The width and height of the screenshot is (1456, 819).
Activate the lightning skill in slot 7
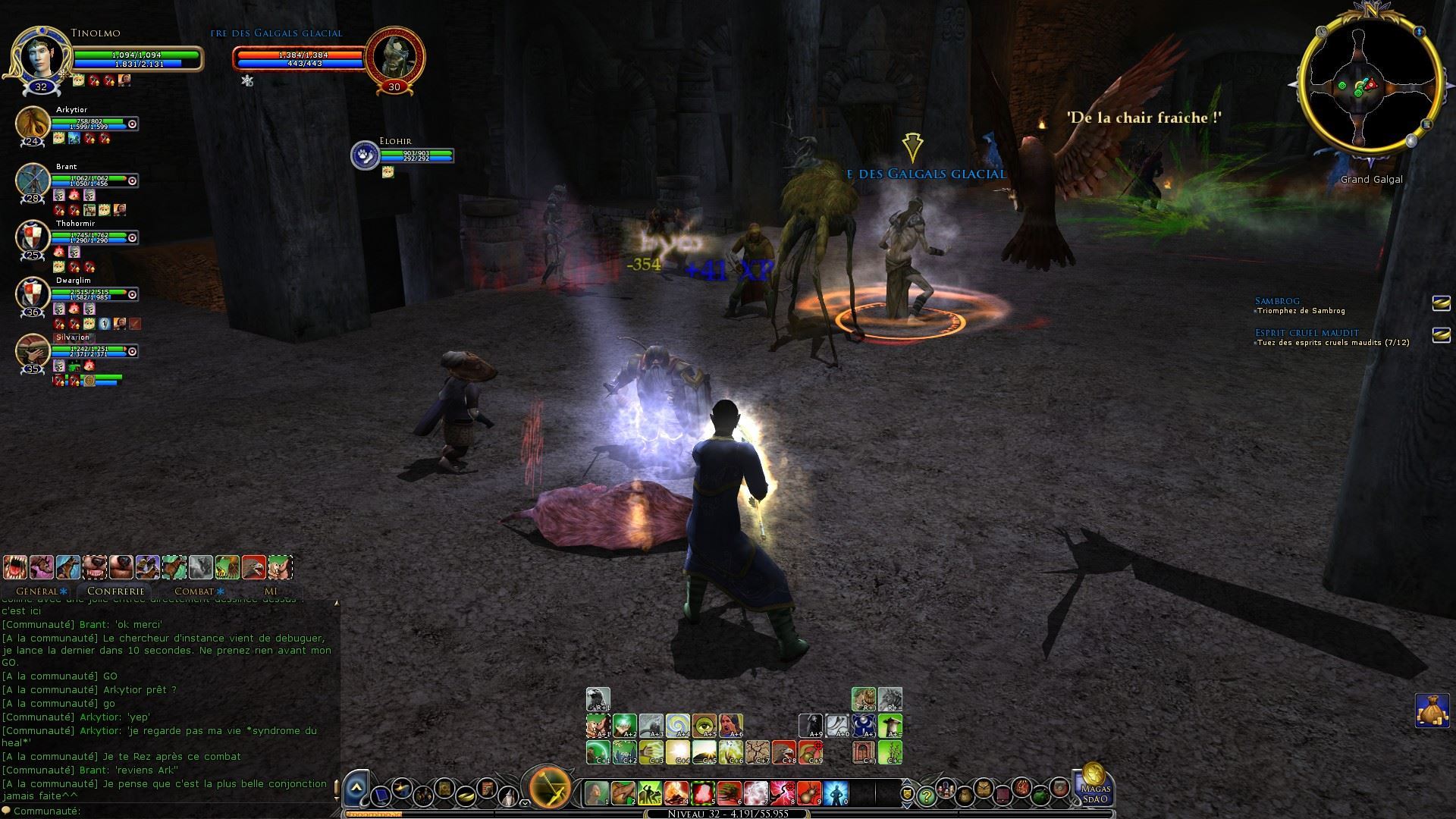point(756,793)
